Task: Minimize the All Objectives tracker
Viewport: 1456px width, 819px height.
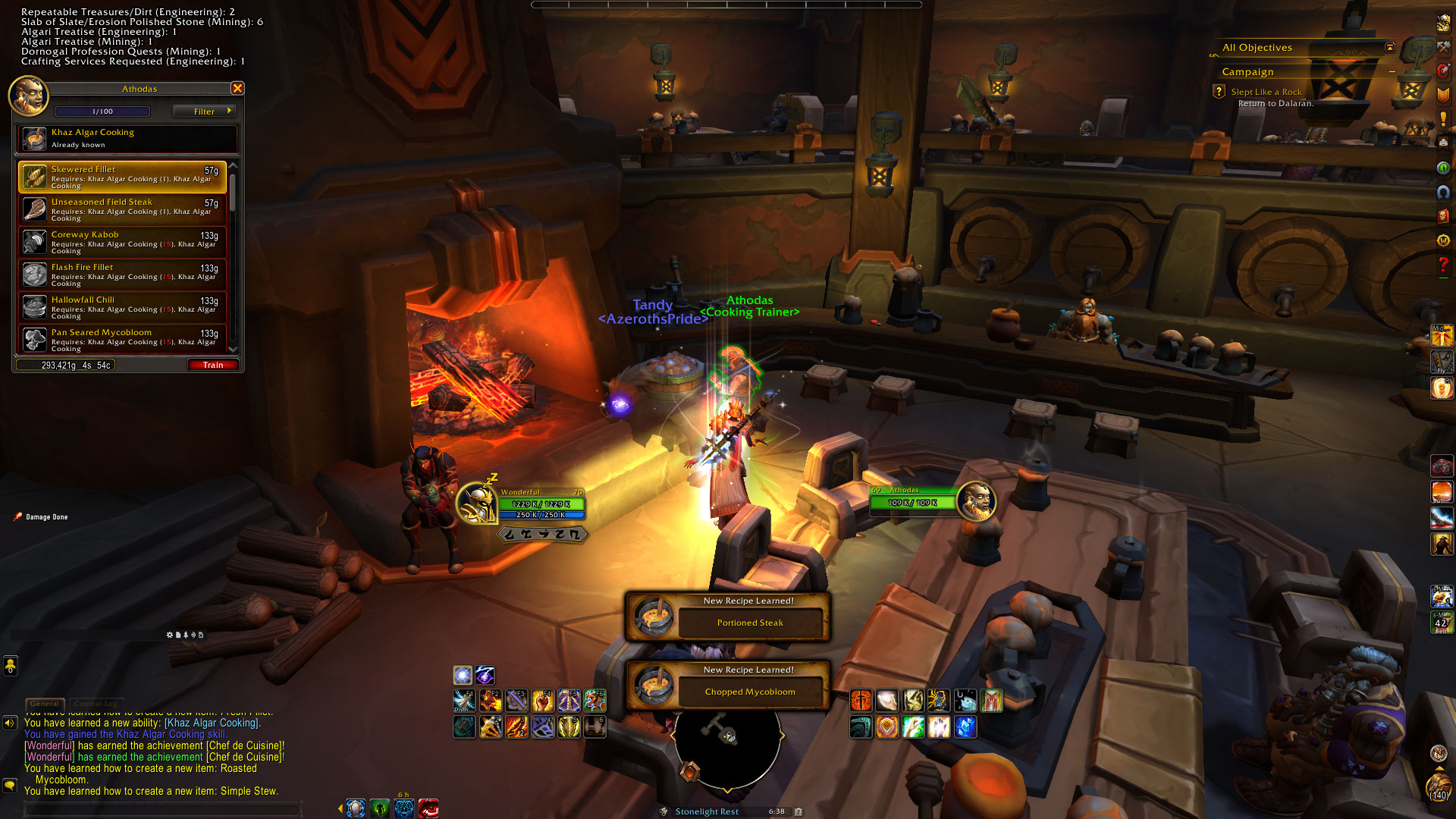Action: [1390, 48]
